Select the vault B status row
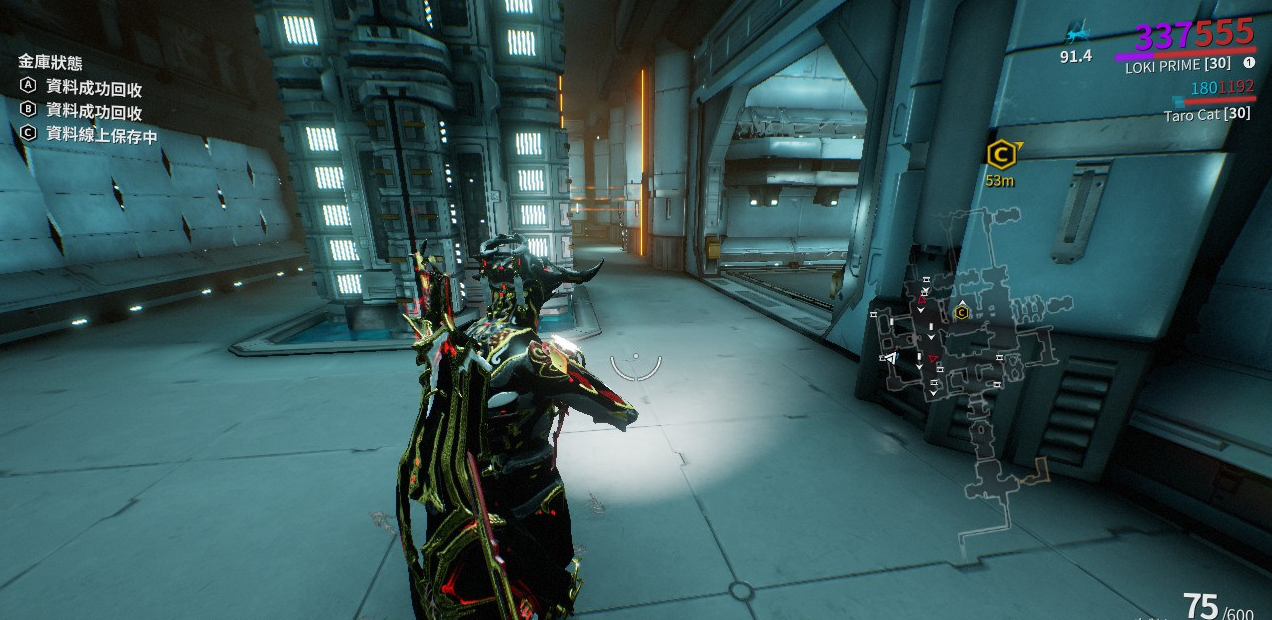 82,111
